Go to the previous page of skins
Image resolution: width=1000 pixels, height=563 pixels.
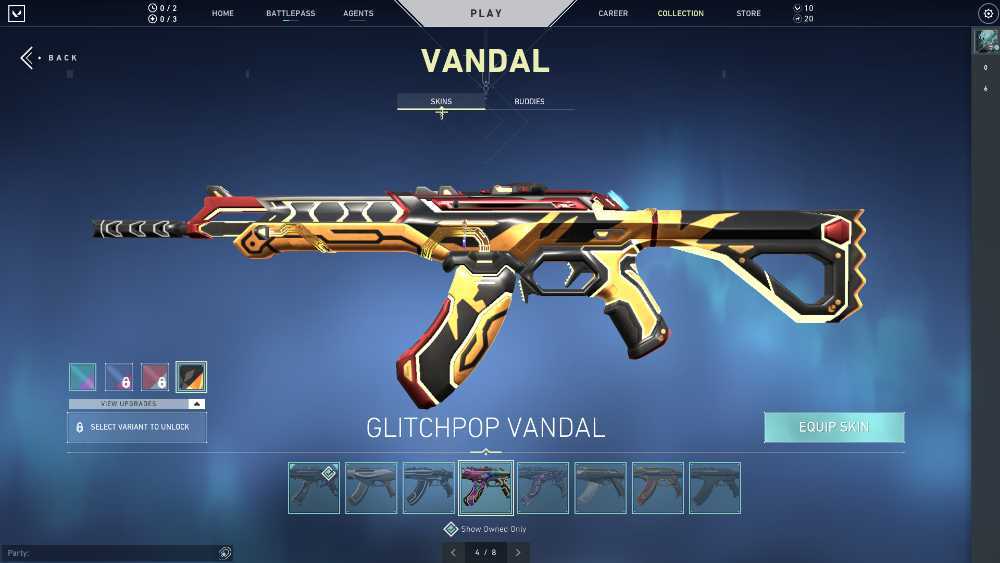[453, 552]
